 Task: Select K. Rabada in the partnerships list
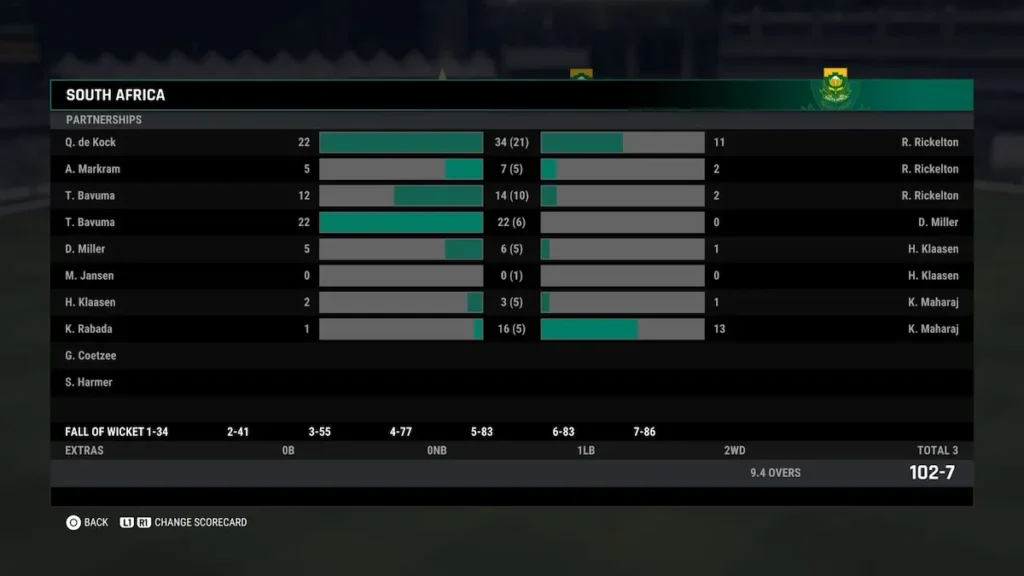tap(89, 329)
